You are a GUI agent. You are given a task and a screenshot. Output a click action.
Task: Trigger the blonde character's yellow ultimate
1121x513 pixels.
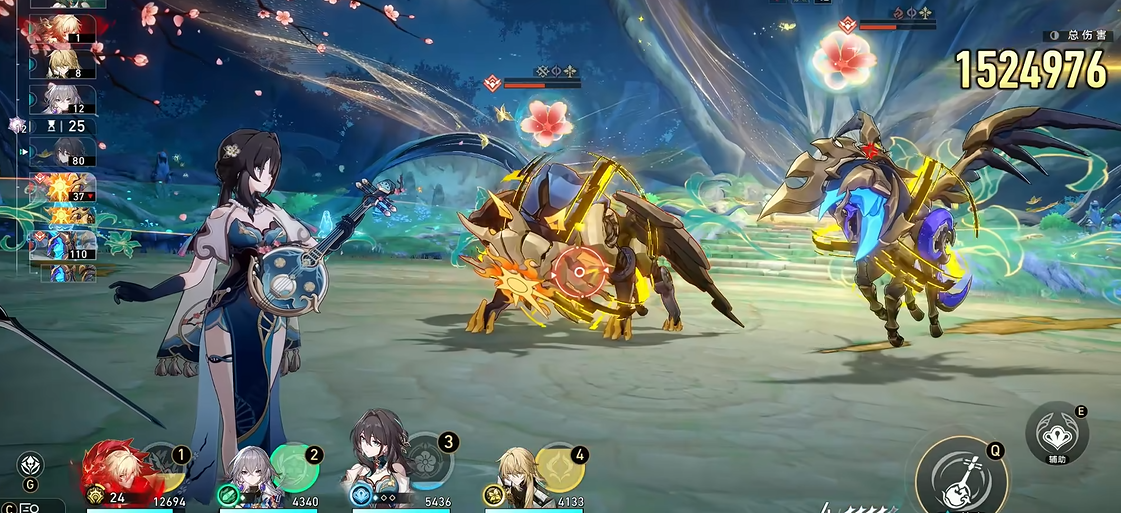(560, 466)
